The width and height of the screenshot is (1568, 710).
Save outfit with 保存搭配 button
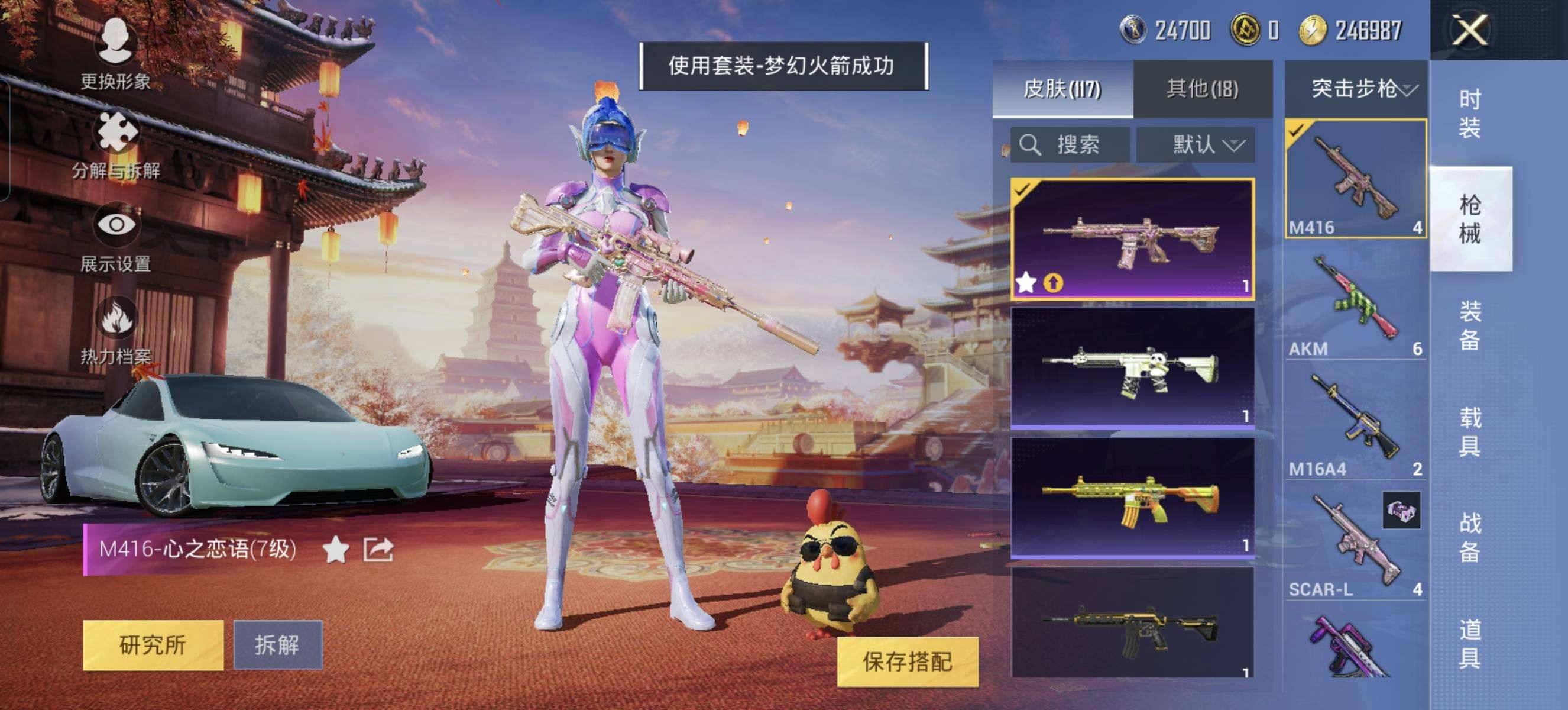[907, 662]
